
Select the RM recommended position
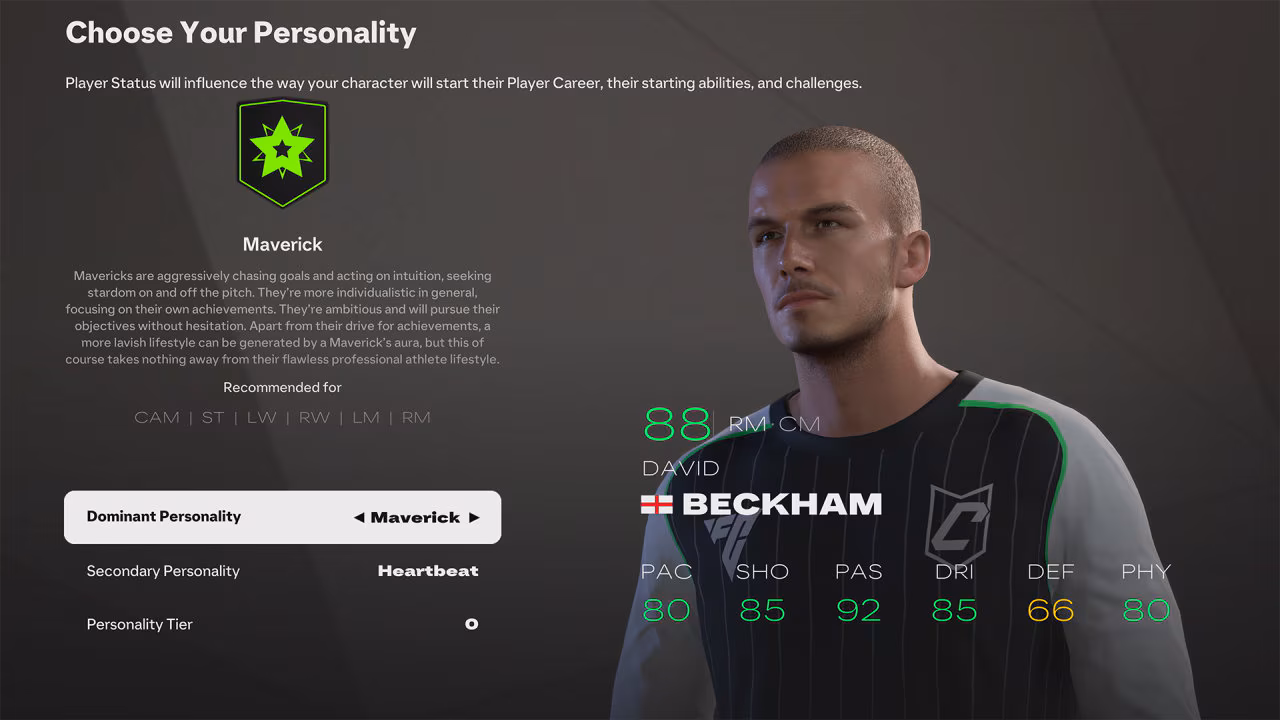click(417, 417)
